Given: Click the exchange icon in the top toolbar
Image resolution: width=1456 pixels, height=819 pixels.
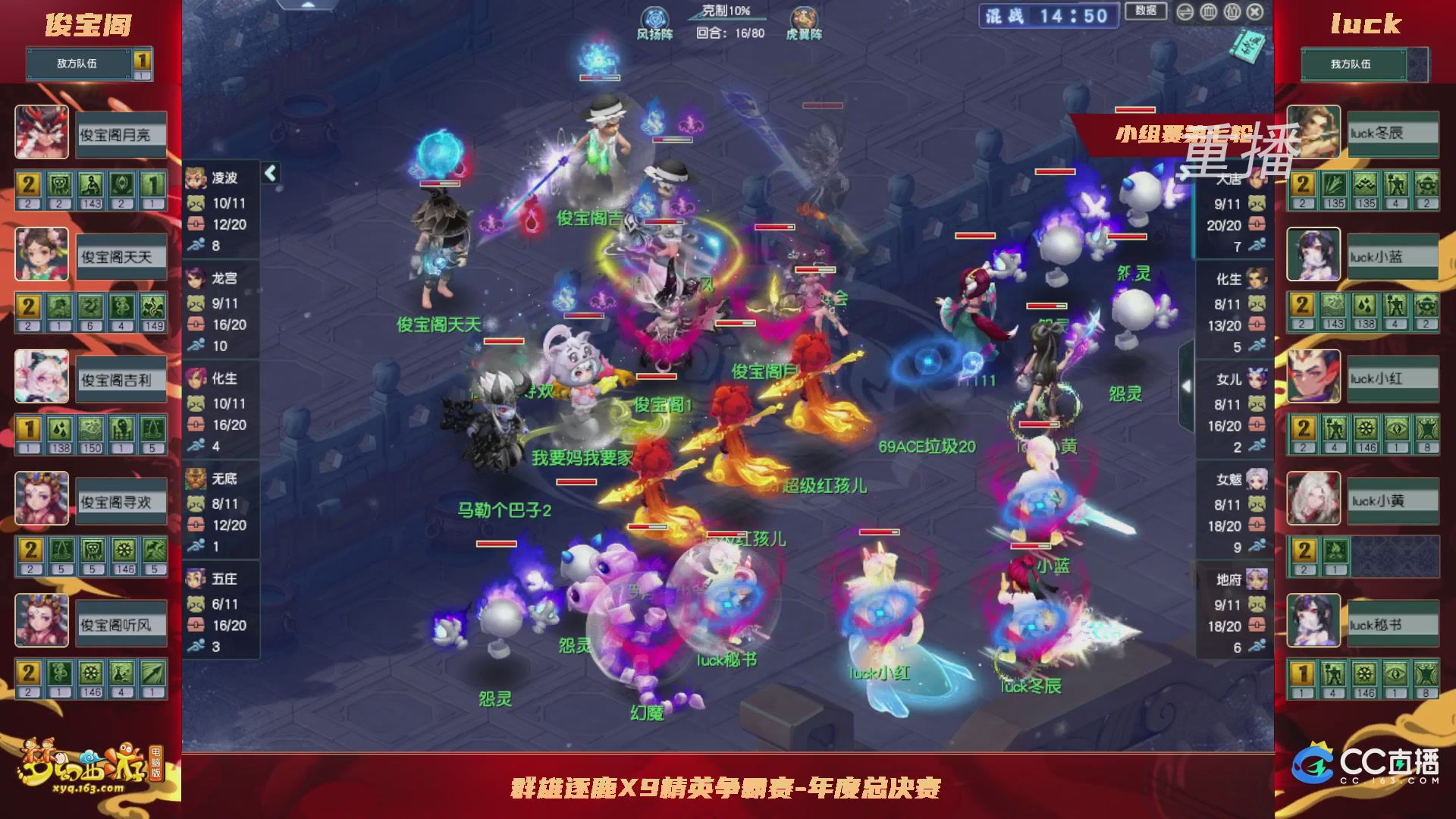Looking at the screenshot, I should coord(1185,12).
